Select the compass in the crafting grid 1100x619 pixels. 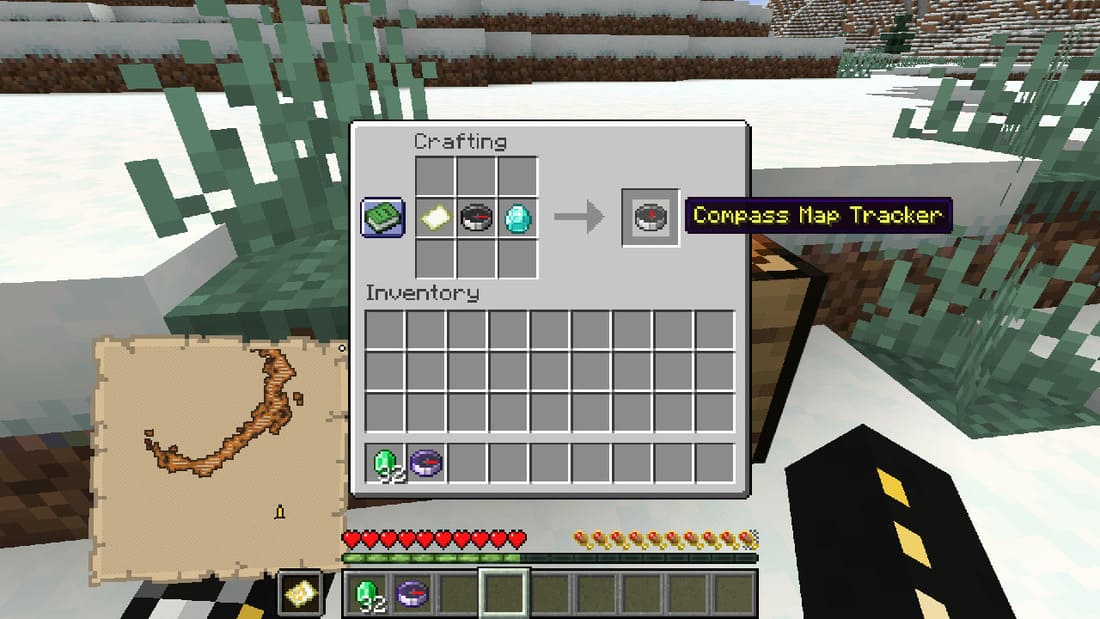pos(476,217)
